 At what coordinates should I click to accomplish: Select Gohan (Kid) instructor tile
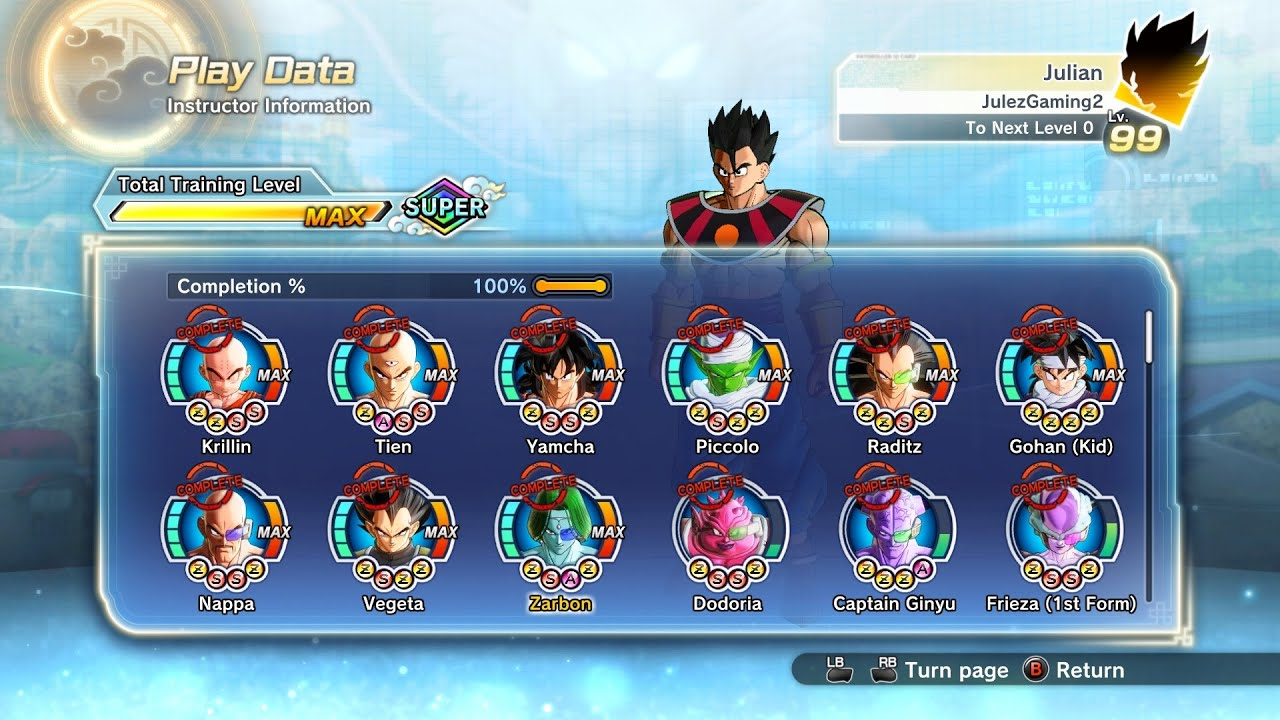(1061, 372)
